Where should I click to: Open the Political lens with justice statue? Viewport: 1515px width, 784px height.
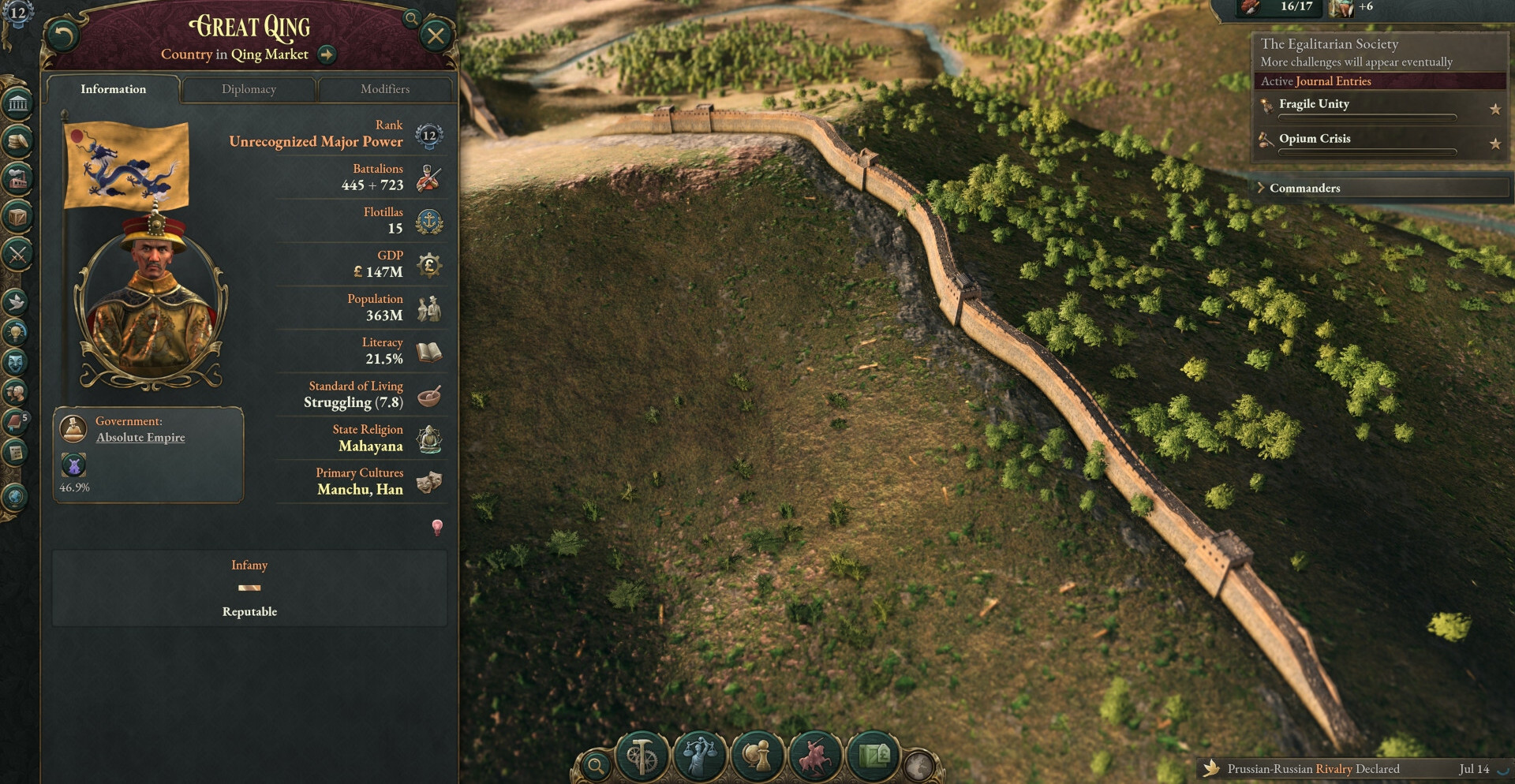click(700, 757)
